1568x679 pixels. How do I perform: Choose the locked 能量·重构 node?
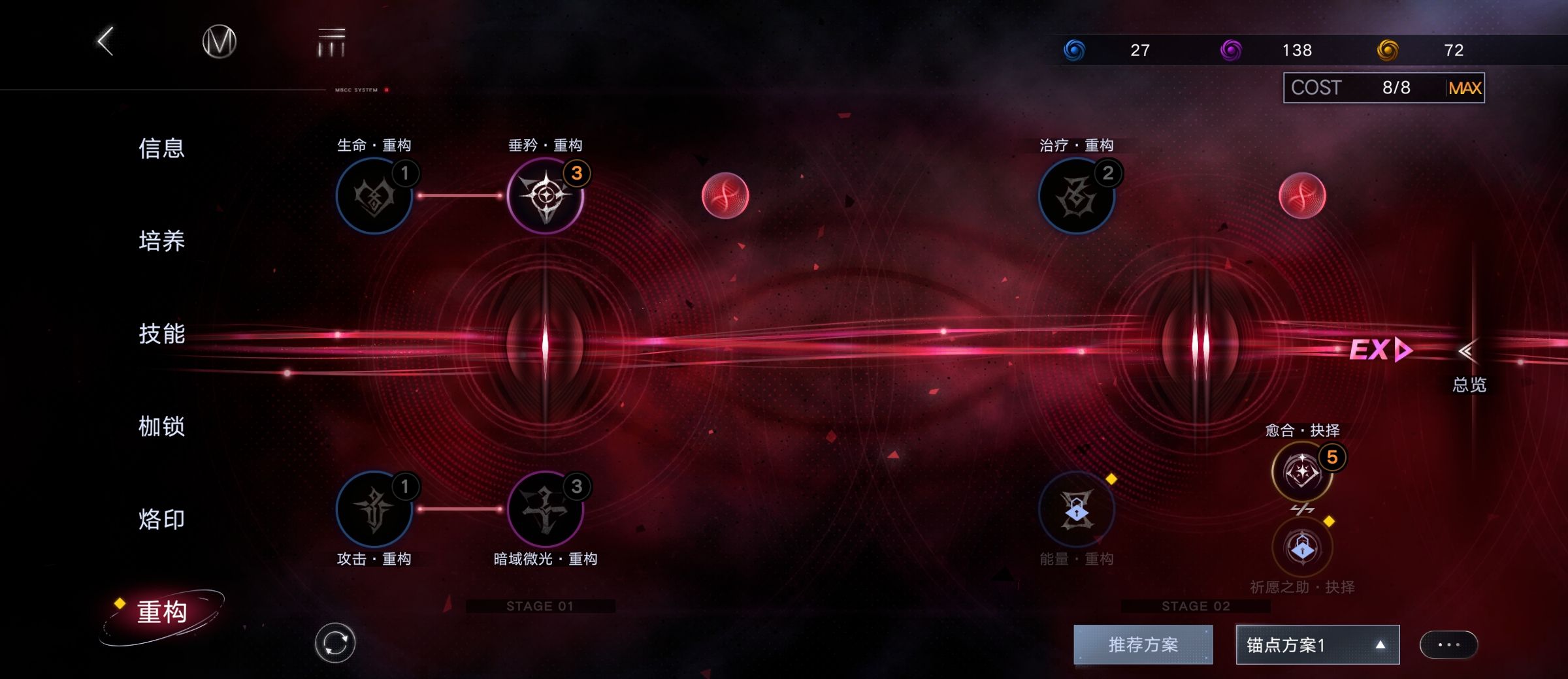(x=1076, y=511)
